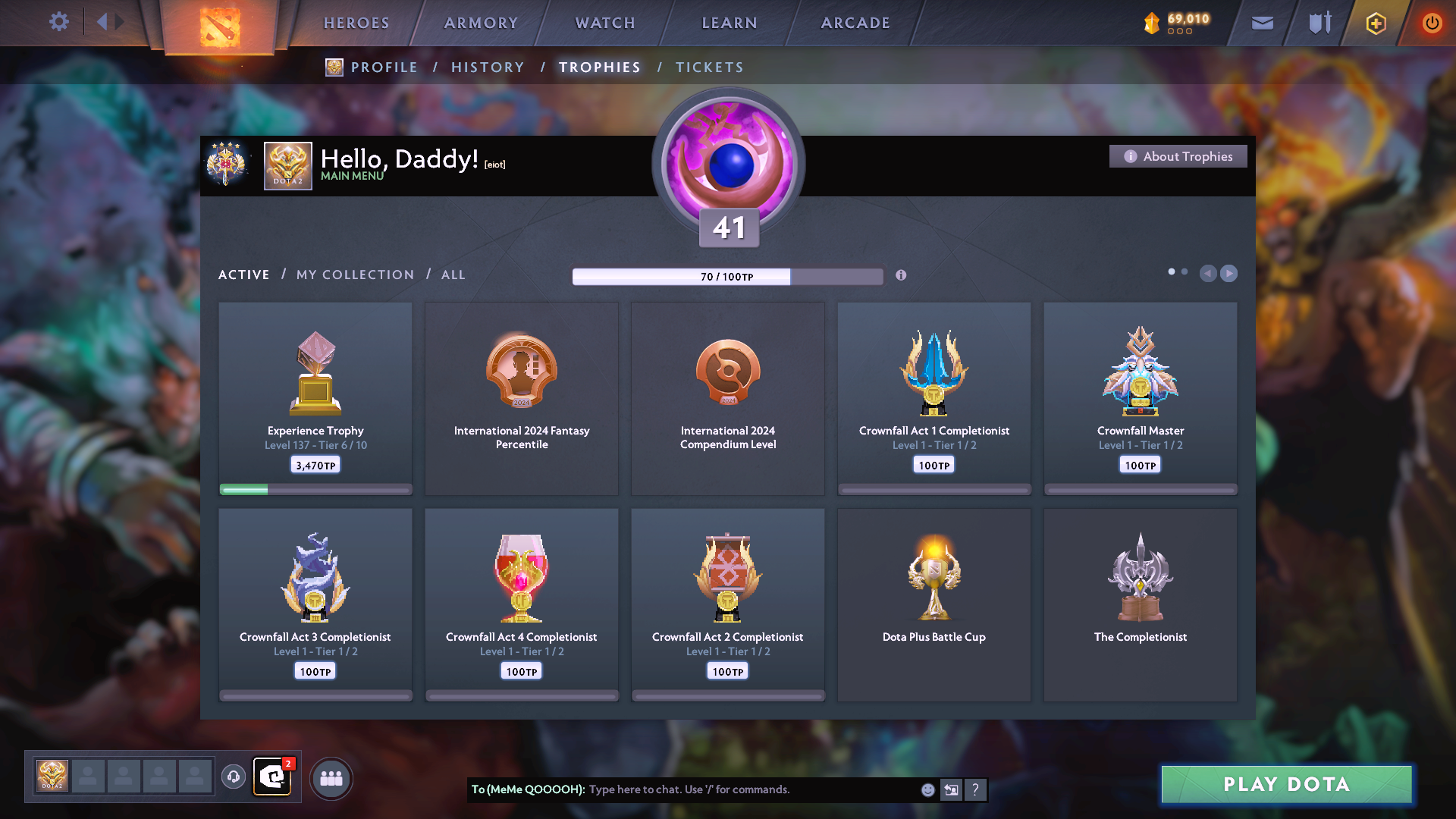Click the Play Dota button
Image resolution: width=1456 pixels, height=819 pixels.
pos(1286,784)
